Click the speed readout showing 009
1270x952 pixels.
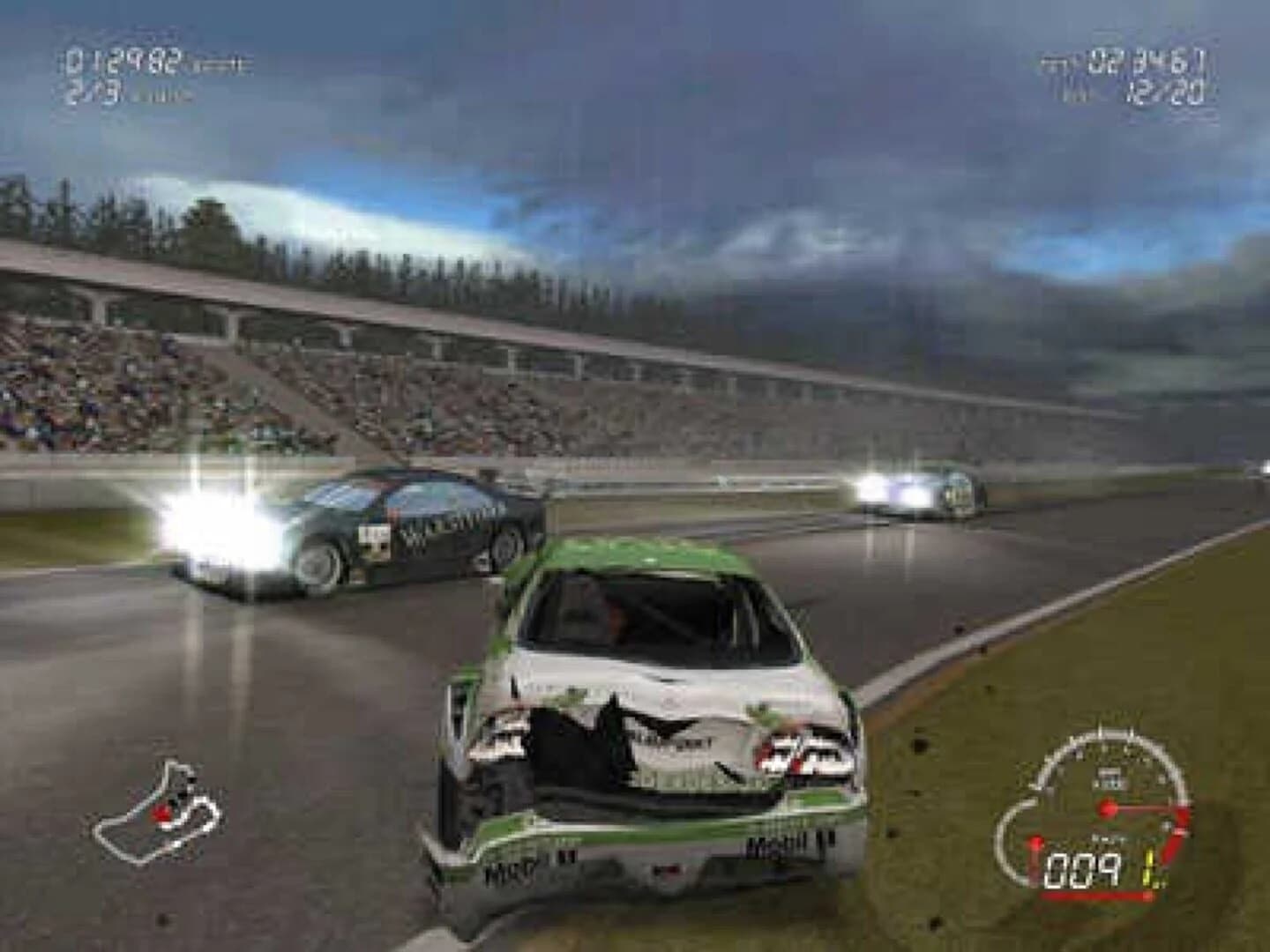(x=1085, y=869)
